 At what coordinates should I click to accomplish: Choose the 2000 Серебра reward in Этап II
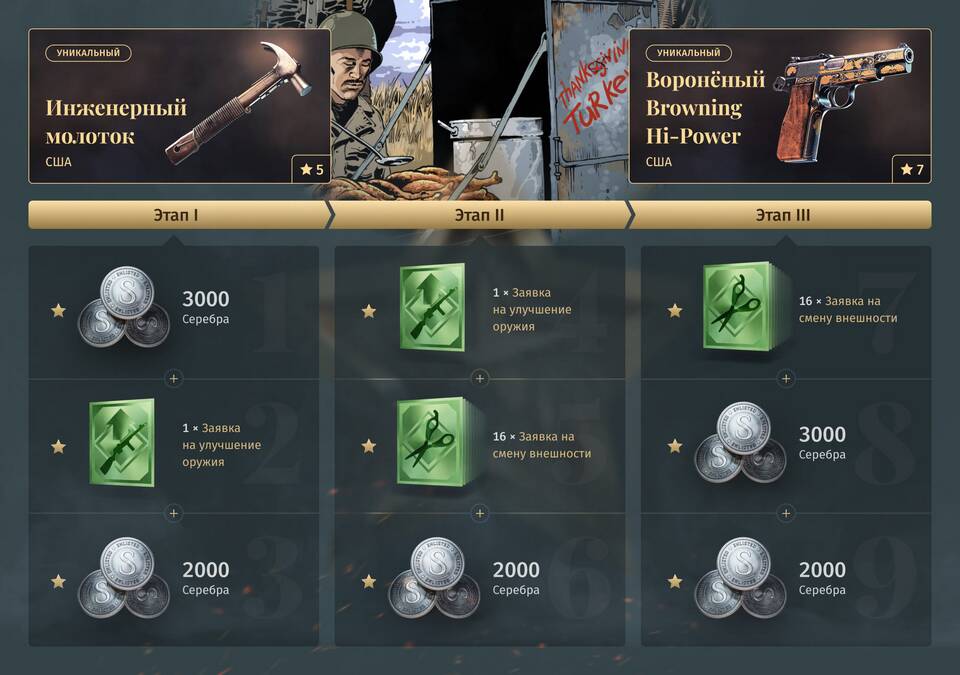click(x=480, y=579)
